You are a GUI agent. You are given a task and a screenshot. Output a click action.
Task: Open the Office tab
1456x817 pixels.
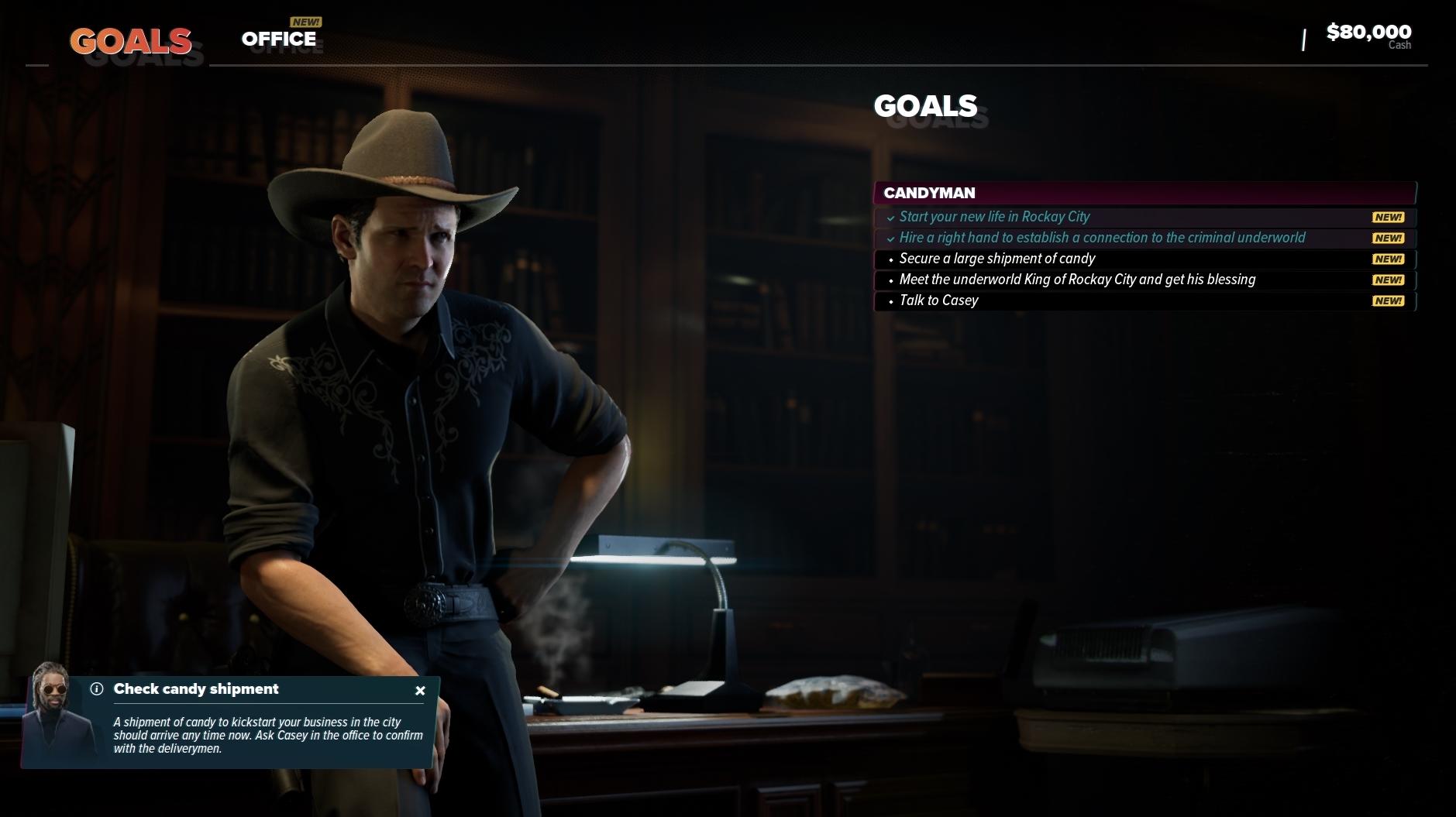279,39
